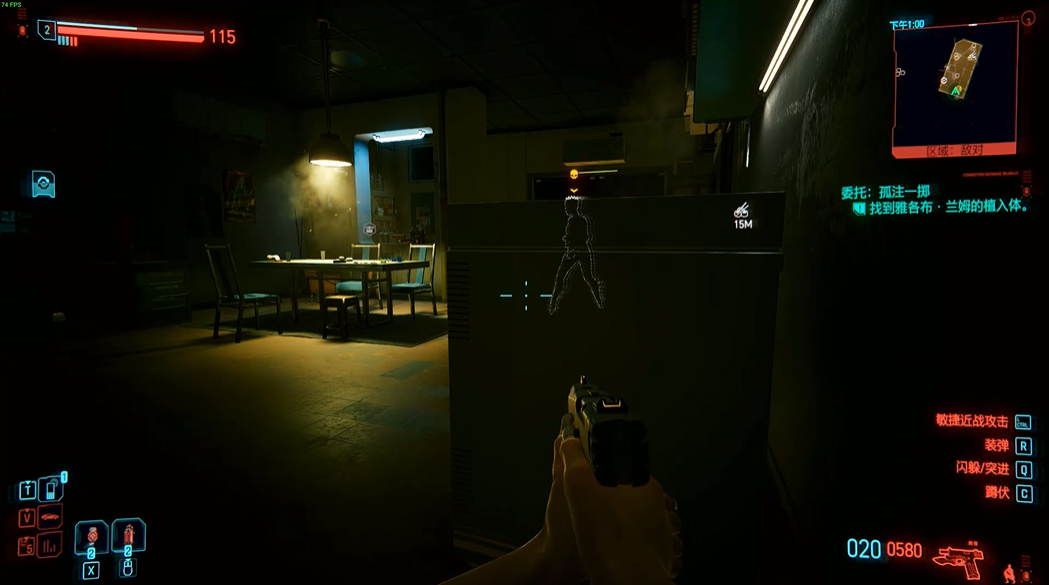
Task: Click the equipped pistol weapon icon
Action: click(x=958, y=556)
